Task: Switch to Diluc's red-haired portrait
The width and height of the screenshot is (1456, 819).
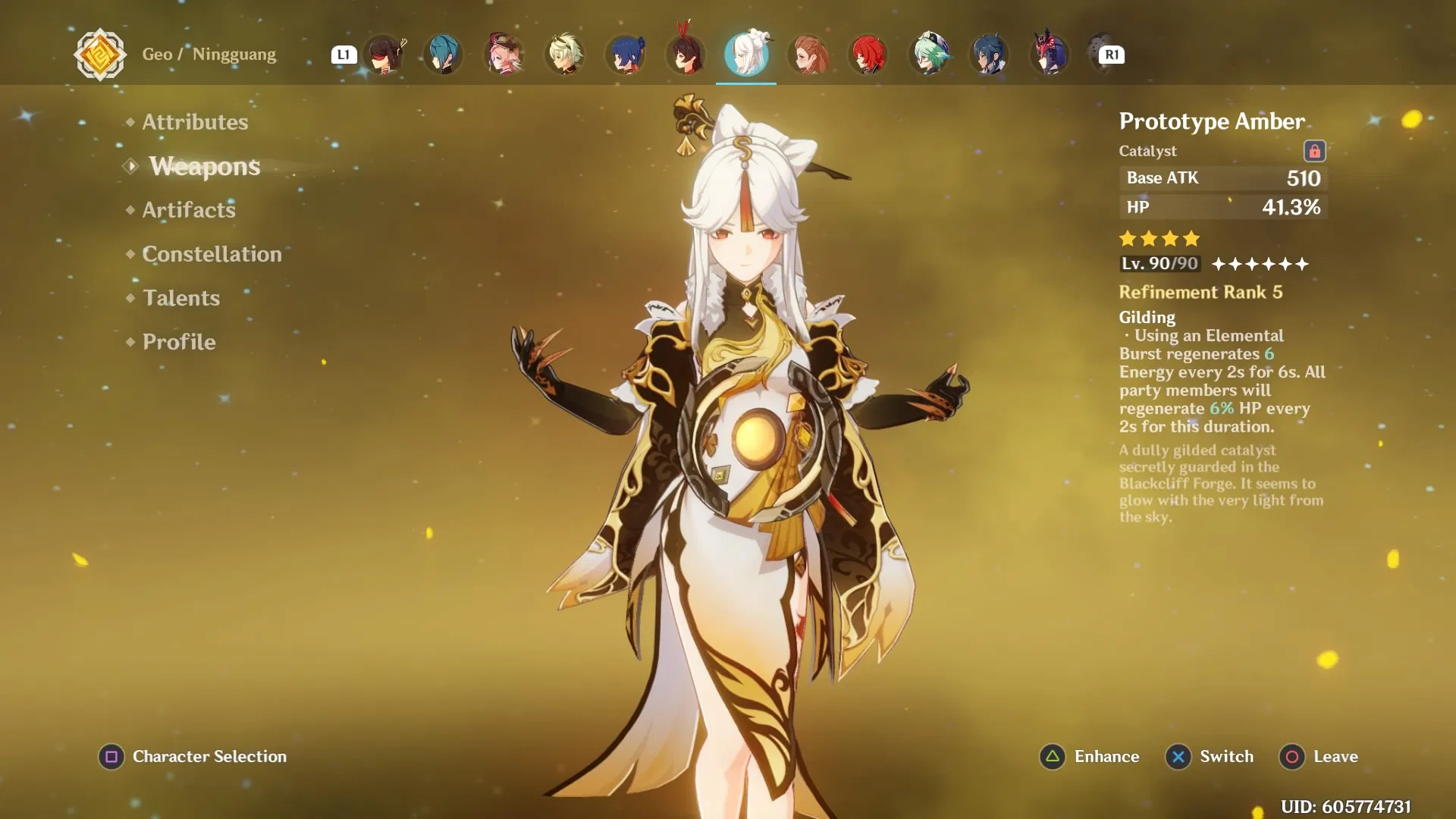Action: pyautogui.click(x=868, y=55)
